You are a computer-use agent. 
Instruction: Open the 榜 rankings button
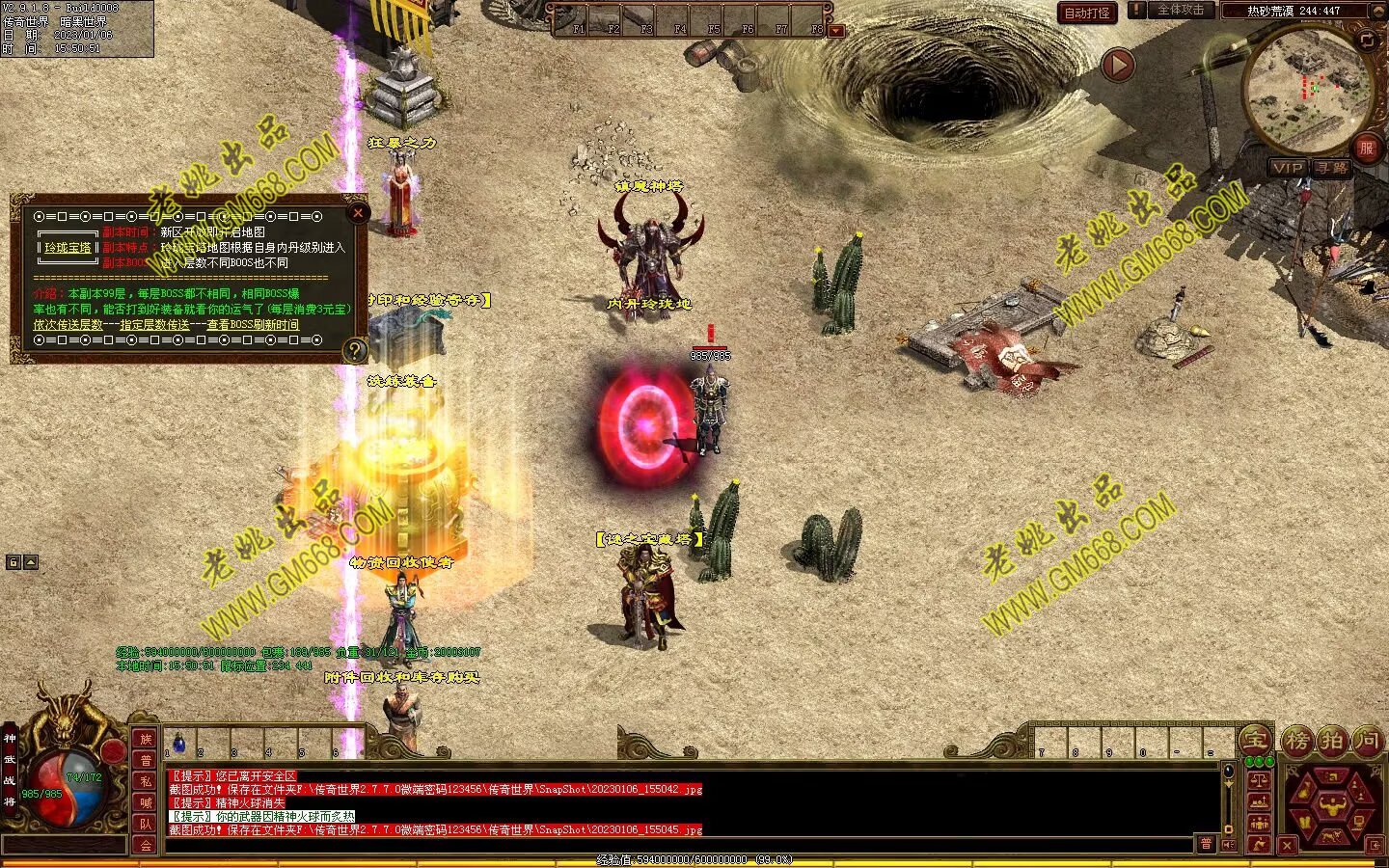coord(1298,741)
